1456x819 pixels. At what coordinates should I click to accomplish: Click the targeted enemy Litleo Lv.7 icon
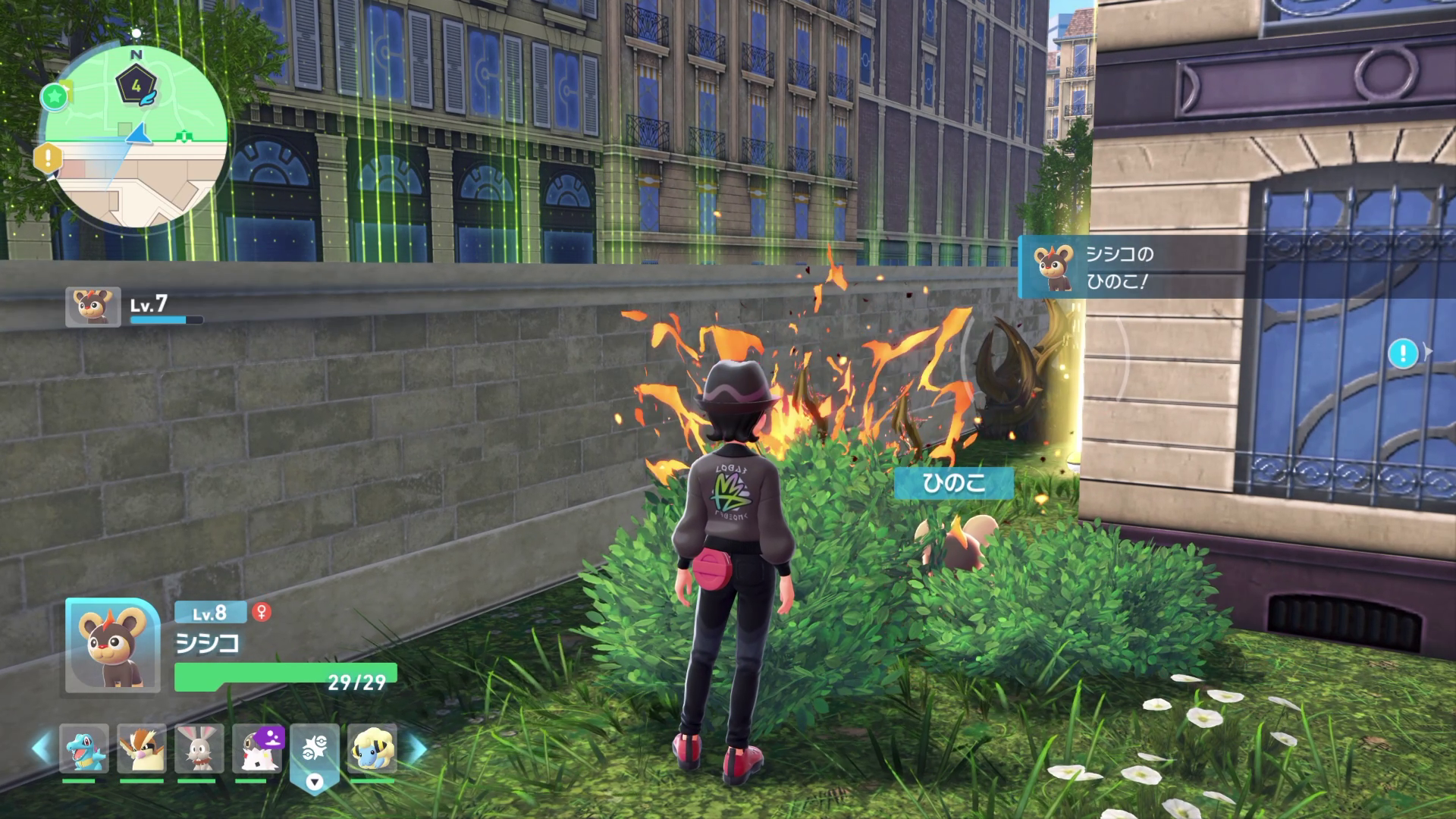(93, 306)
